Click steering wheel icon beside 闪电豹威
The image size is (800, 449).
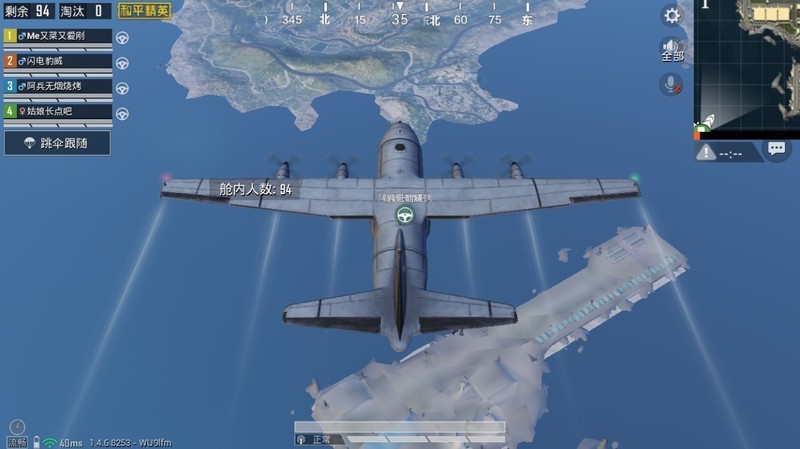point(122,62)
